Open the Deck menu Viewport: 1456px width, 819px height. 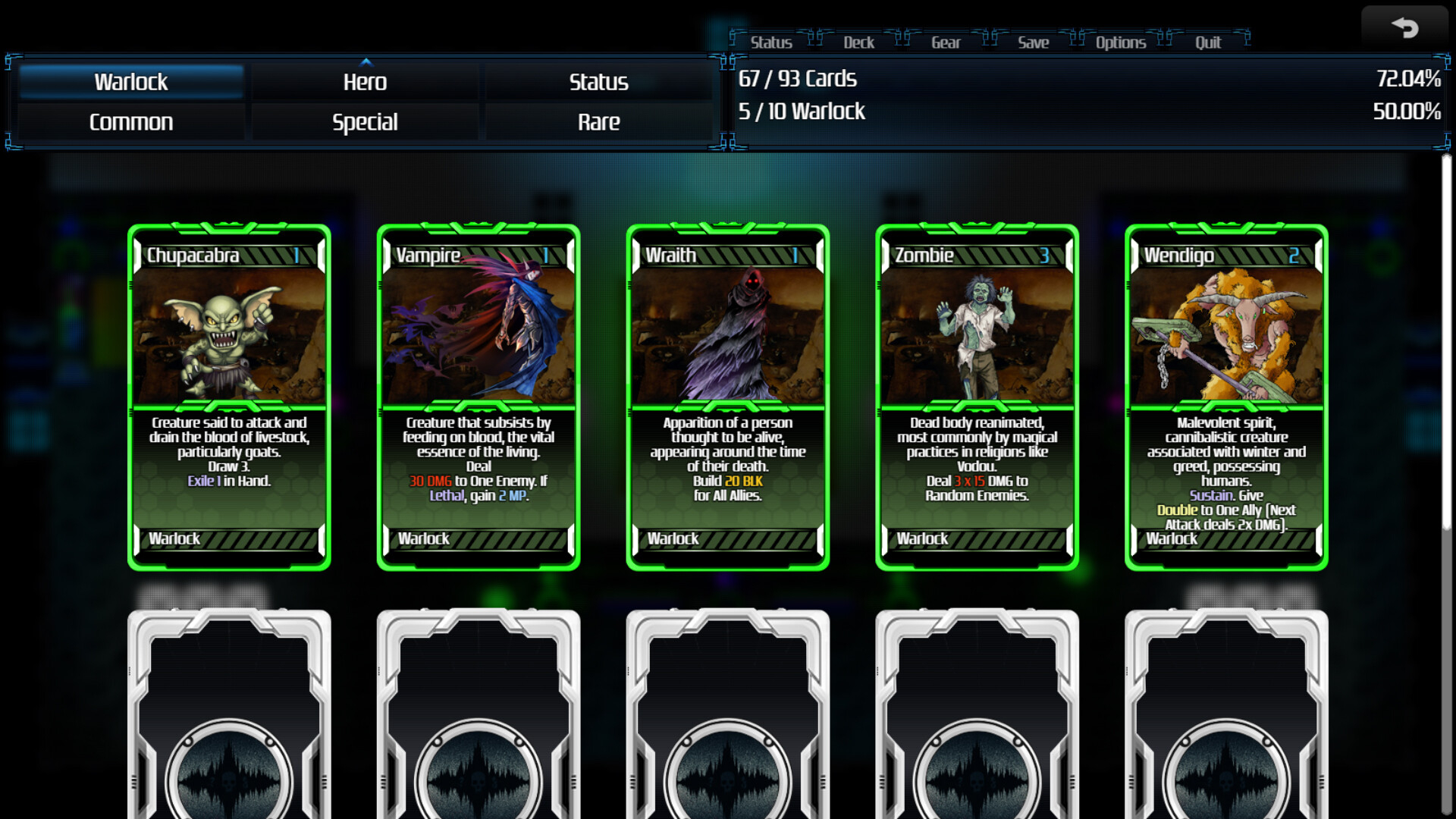[858, 42]
